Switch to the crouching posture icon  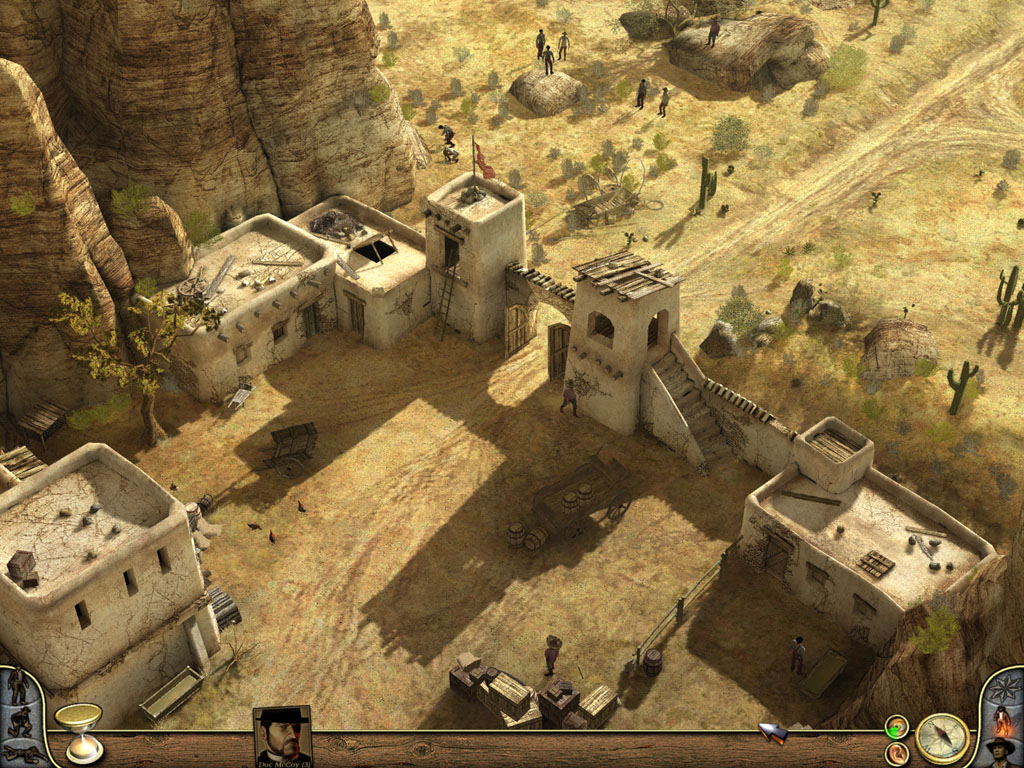coord(18,722)
